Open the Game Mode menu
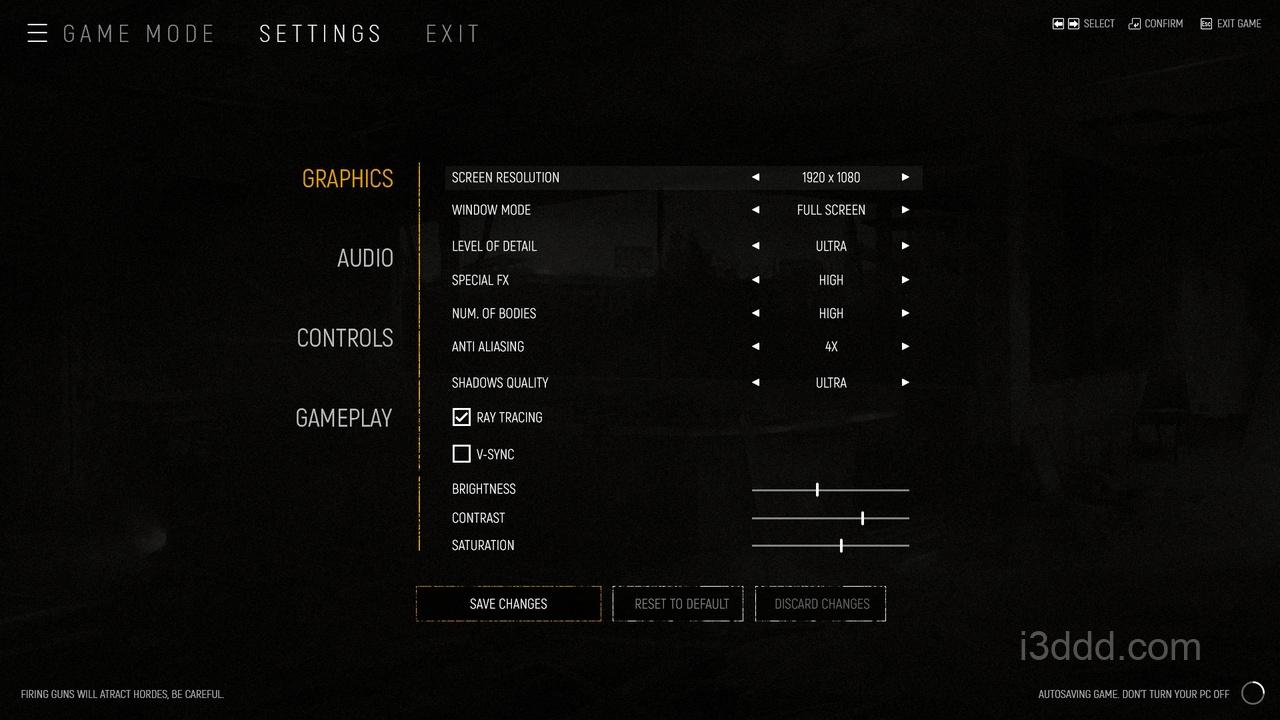This screenshot has width=1280, height=720. pyautogui.click(x=139, y=34)
